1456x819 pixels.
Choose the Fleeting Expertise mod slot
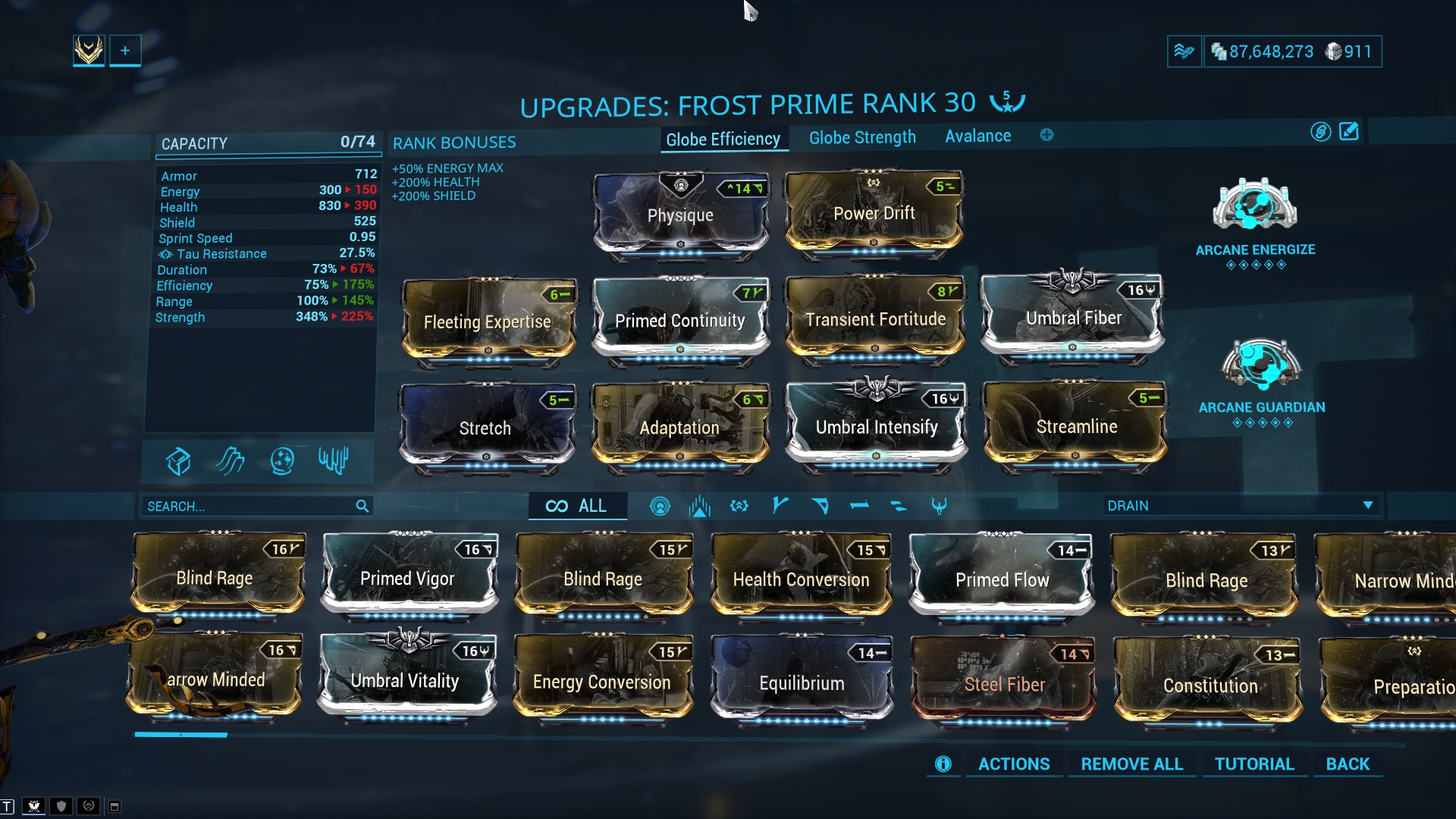click(488, 321)
